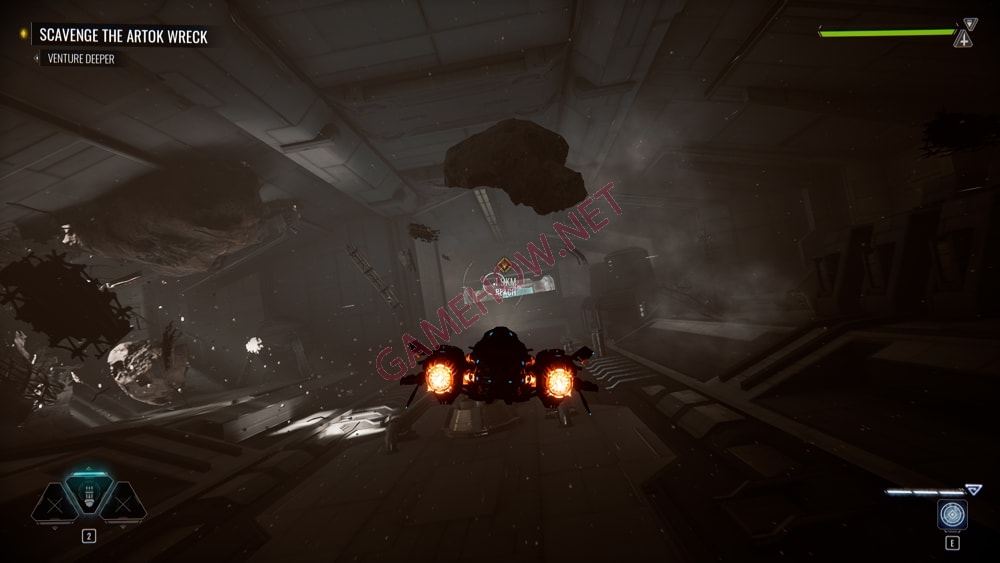Activate the circular pulse scanner ability
The width and height of the screenshot is (1000, 563).
click(x=952, y=514)
